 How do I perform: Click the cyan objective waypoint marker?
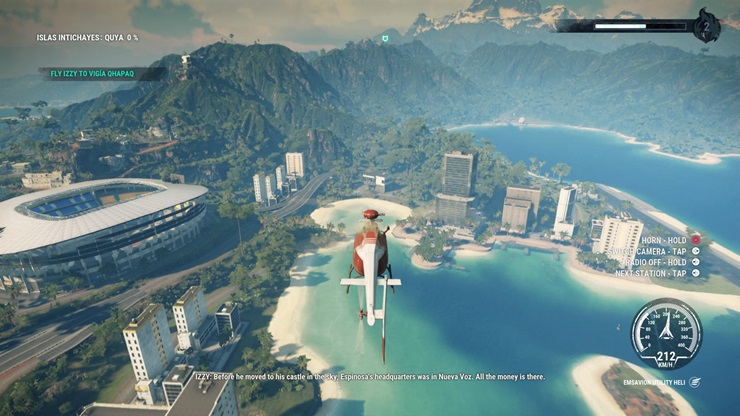(385, 38)
